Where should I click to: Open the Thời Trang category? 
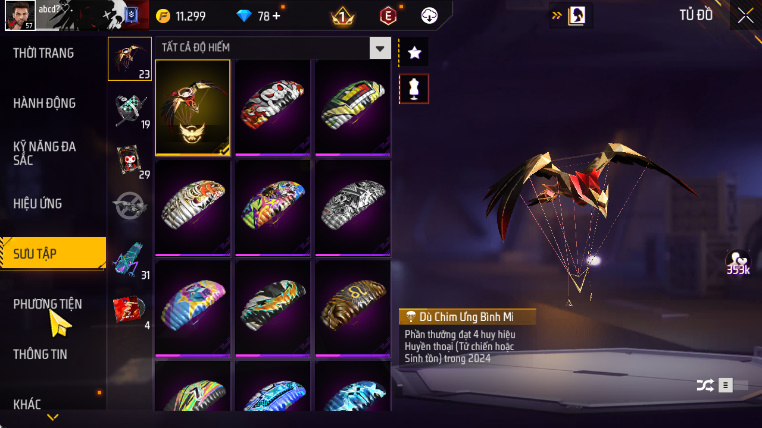pos(43,53)
